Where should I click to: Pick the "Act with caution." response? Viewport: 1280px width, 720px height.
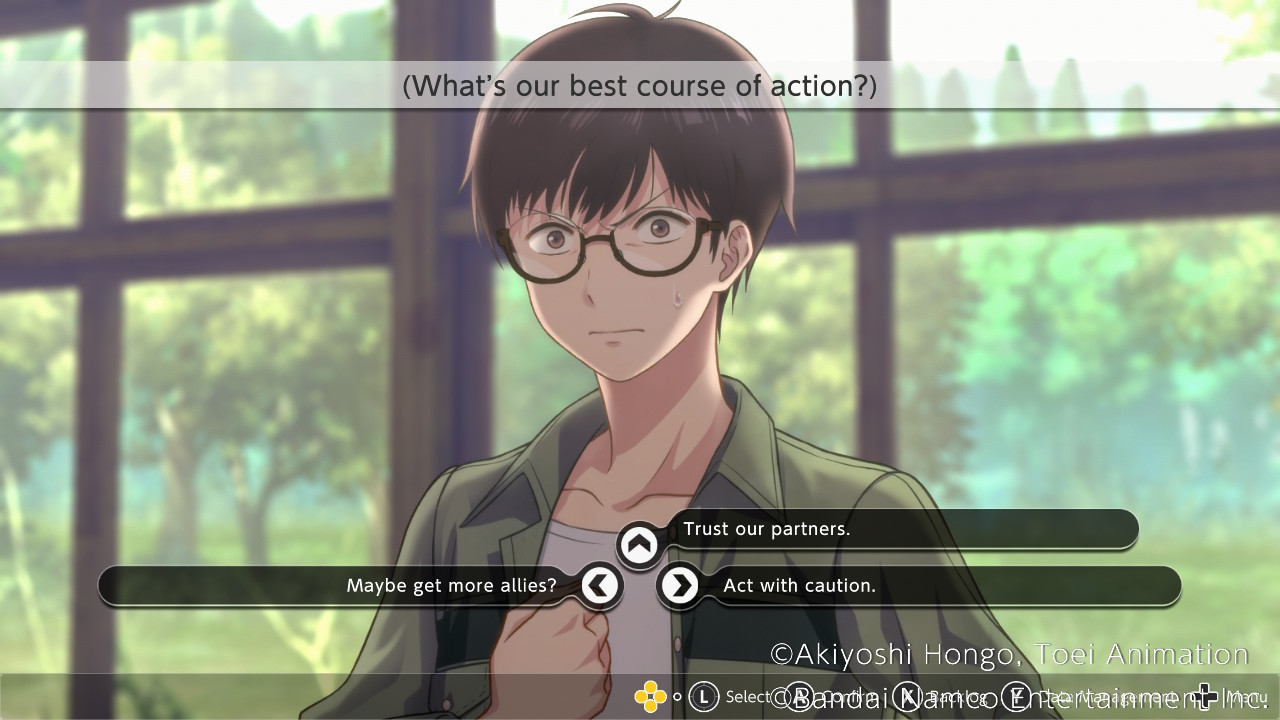tap(799, 586)
